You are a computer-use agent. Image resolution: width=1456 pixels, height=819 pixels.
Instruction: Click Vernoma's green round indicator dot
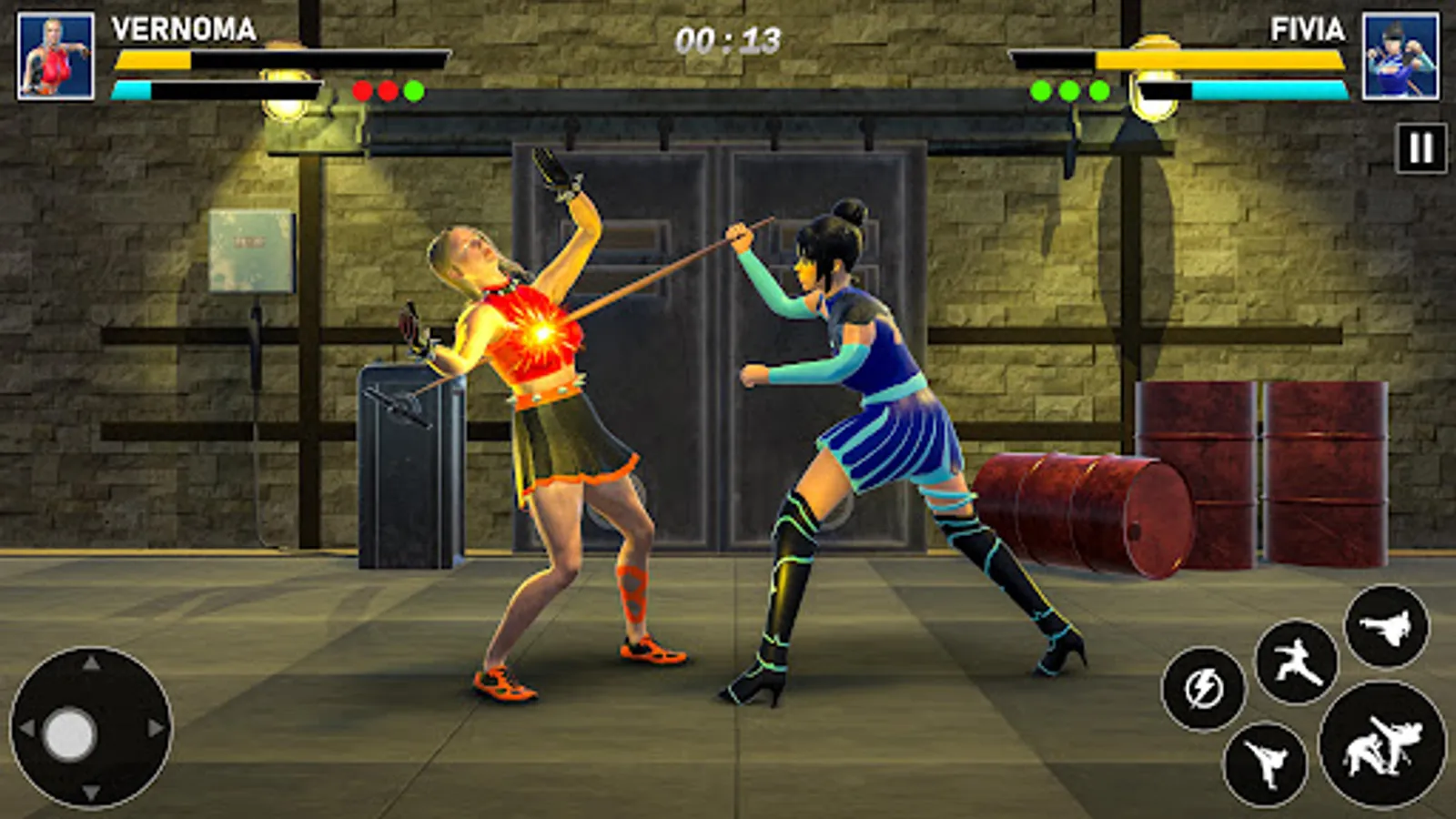click(x=414, y=90)
